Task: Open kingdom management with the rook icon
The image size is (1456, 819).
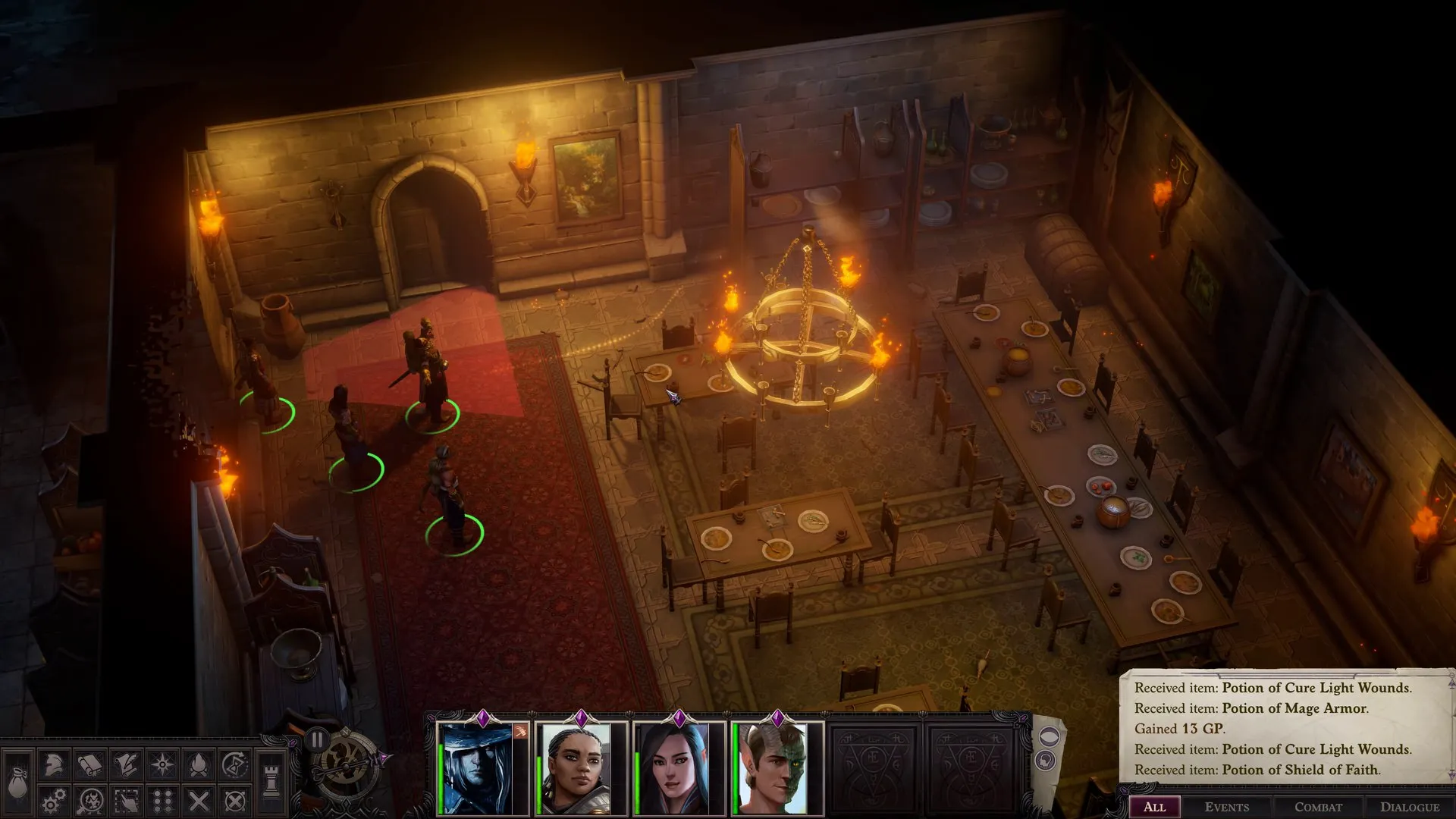Action: [x=271, y=780]
